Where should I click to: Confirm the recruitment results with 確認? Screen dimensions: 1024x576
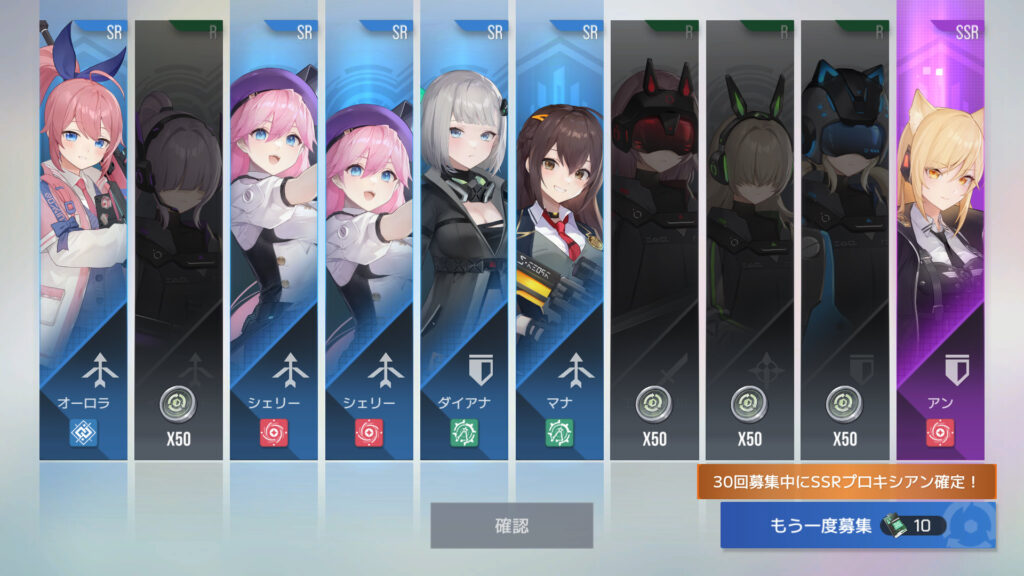click(511, 525)
